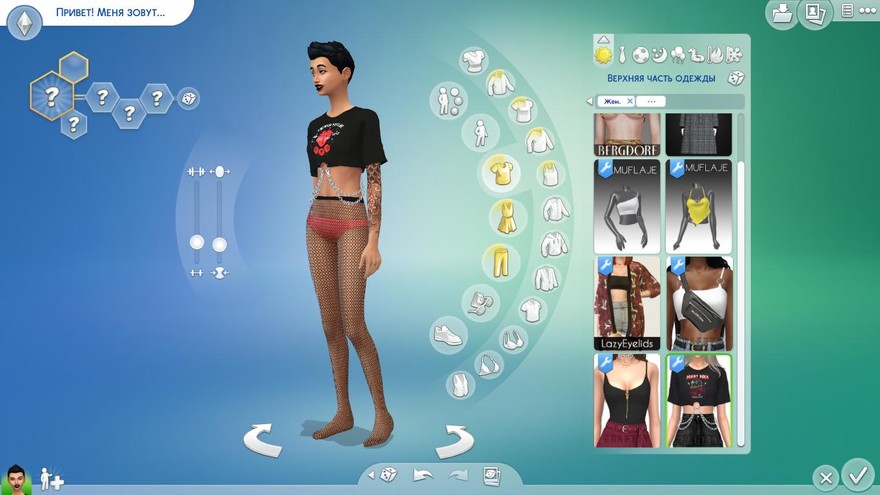
Task: Cancel with the X button
Action: tap(825, 479)
